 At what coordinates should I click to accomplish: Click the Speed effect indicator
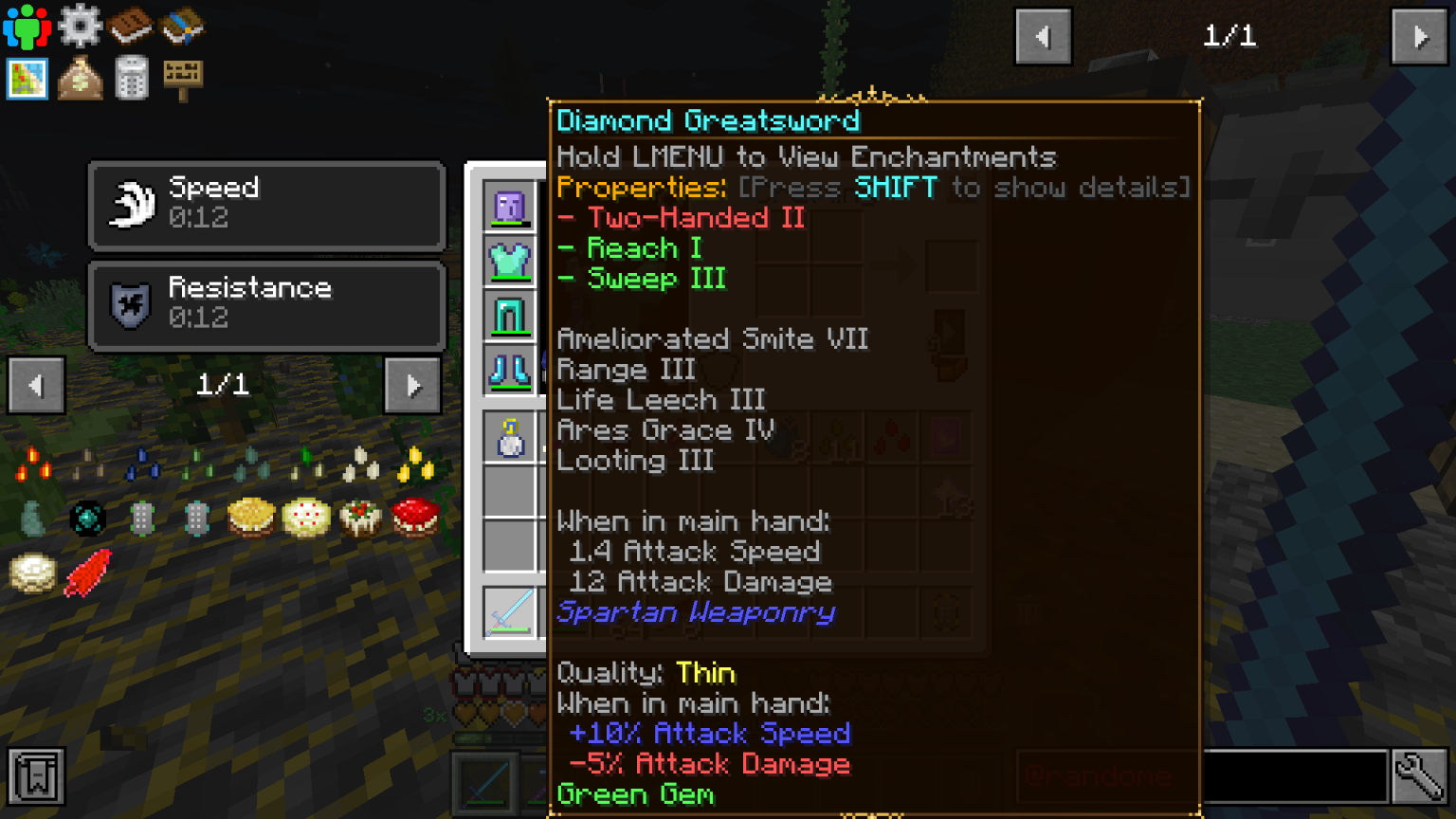coord(265,206)
